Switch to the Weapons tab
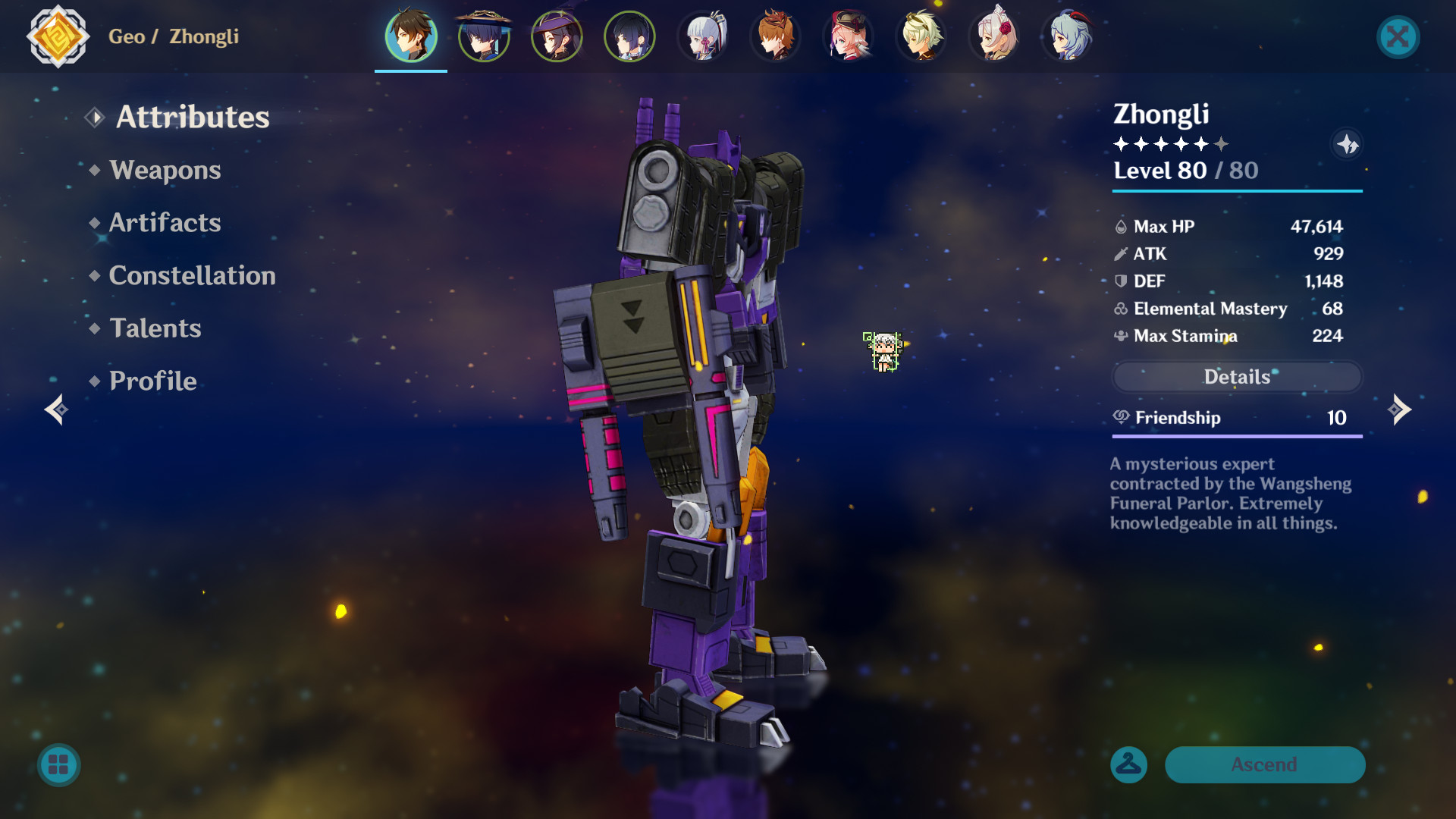Viewport: 1456px width, 819px height. [x=165, y=170]
